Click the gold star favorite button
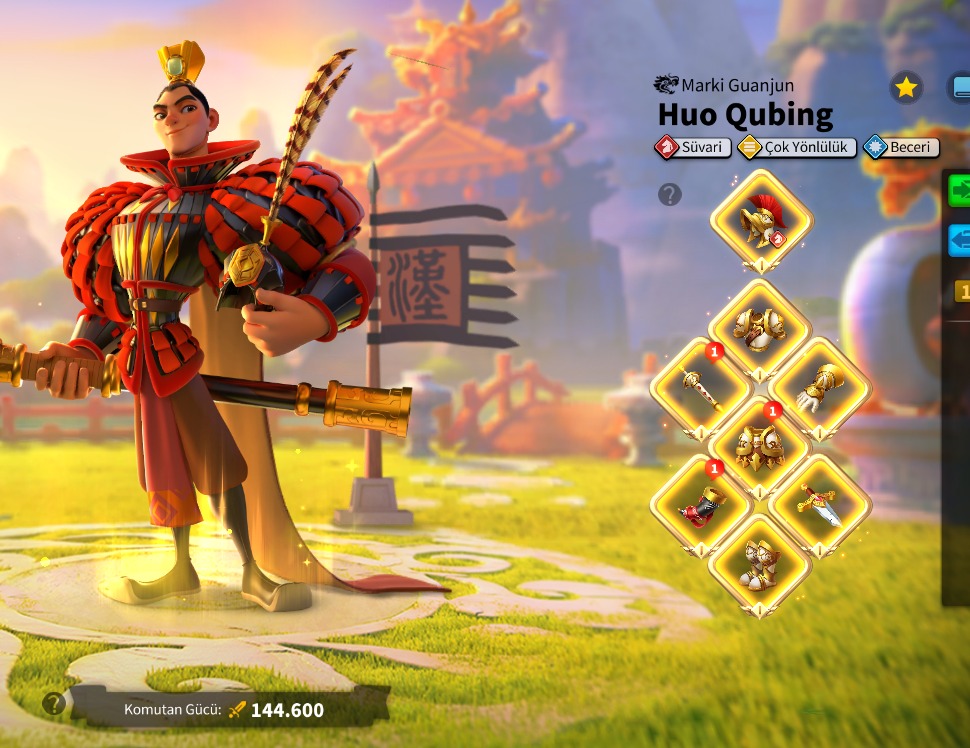 (x=906, y=88)
